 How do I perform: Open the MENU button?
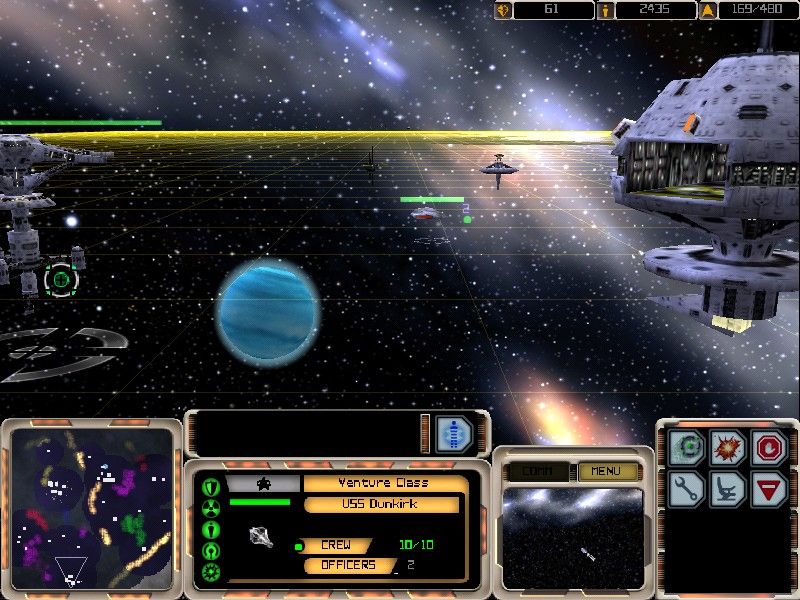[606, 471]
